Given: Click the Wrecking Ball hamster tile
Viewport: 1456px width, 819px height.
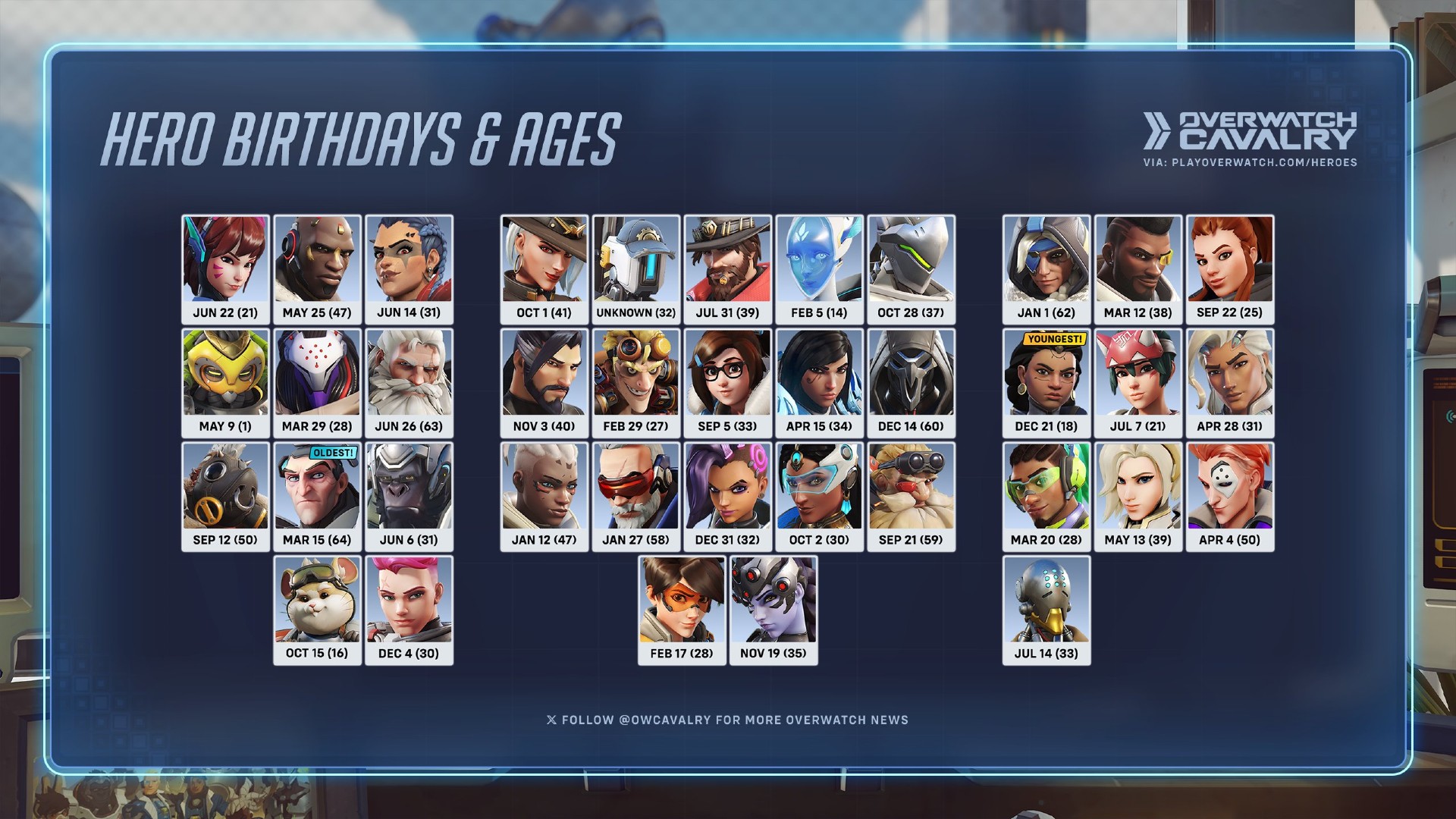Looking at the screenshot, I should [317, 610].
